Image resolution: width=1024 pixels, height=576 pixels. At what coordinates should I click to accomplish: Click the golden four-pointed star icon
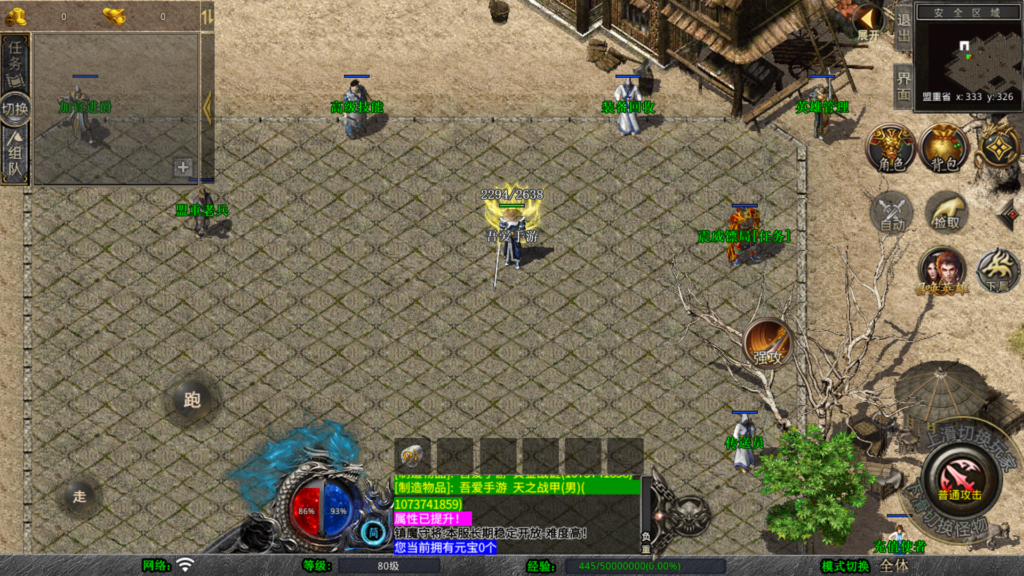(997, 148)
